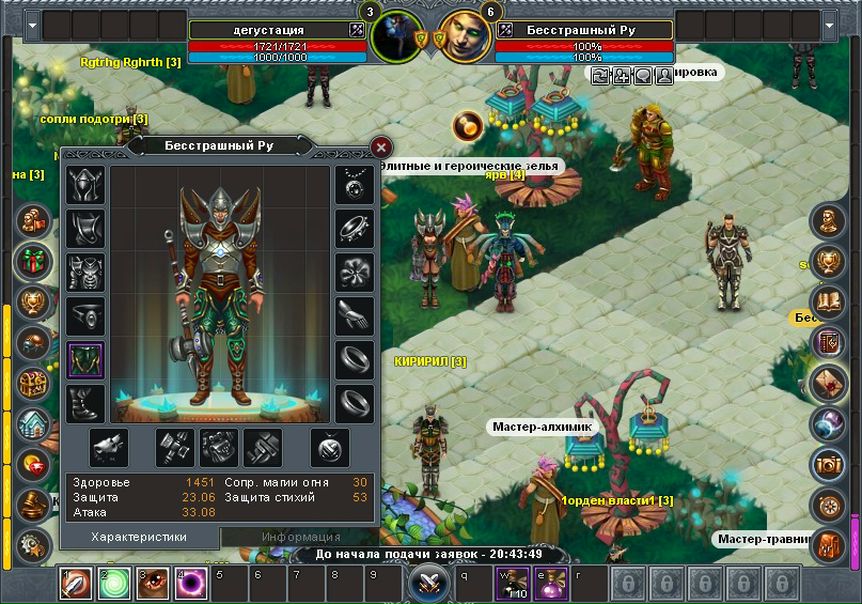Open the treasure chest side icon
The width and height of the screenshot is (862, 604).
pos(35,382)
